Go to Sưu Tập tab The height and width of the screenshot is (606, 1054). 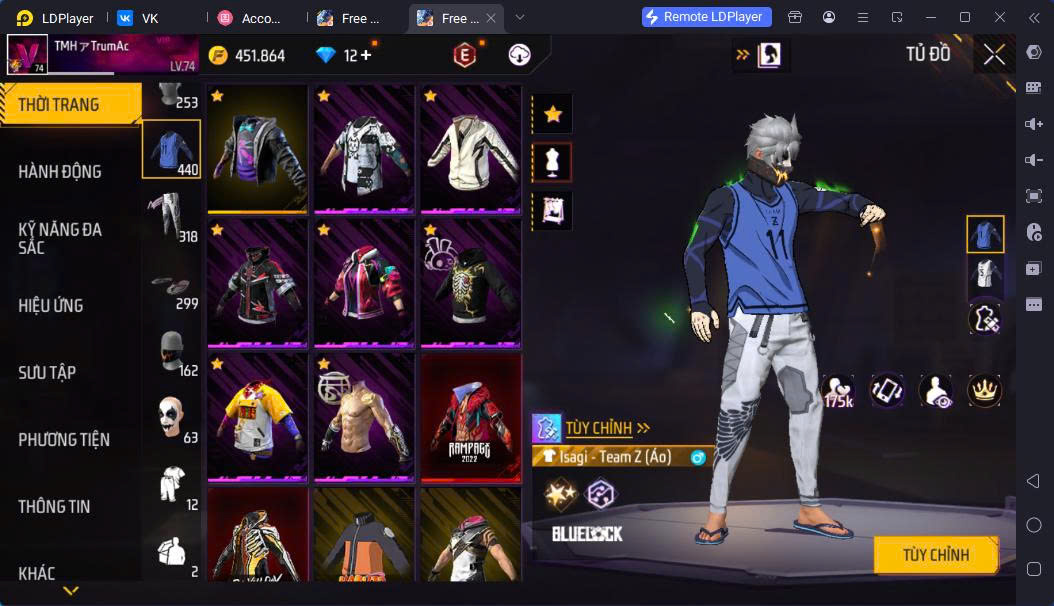coord(47,373)
